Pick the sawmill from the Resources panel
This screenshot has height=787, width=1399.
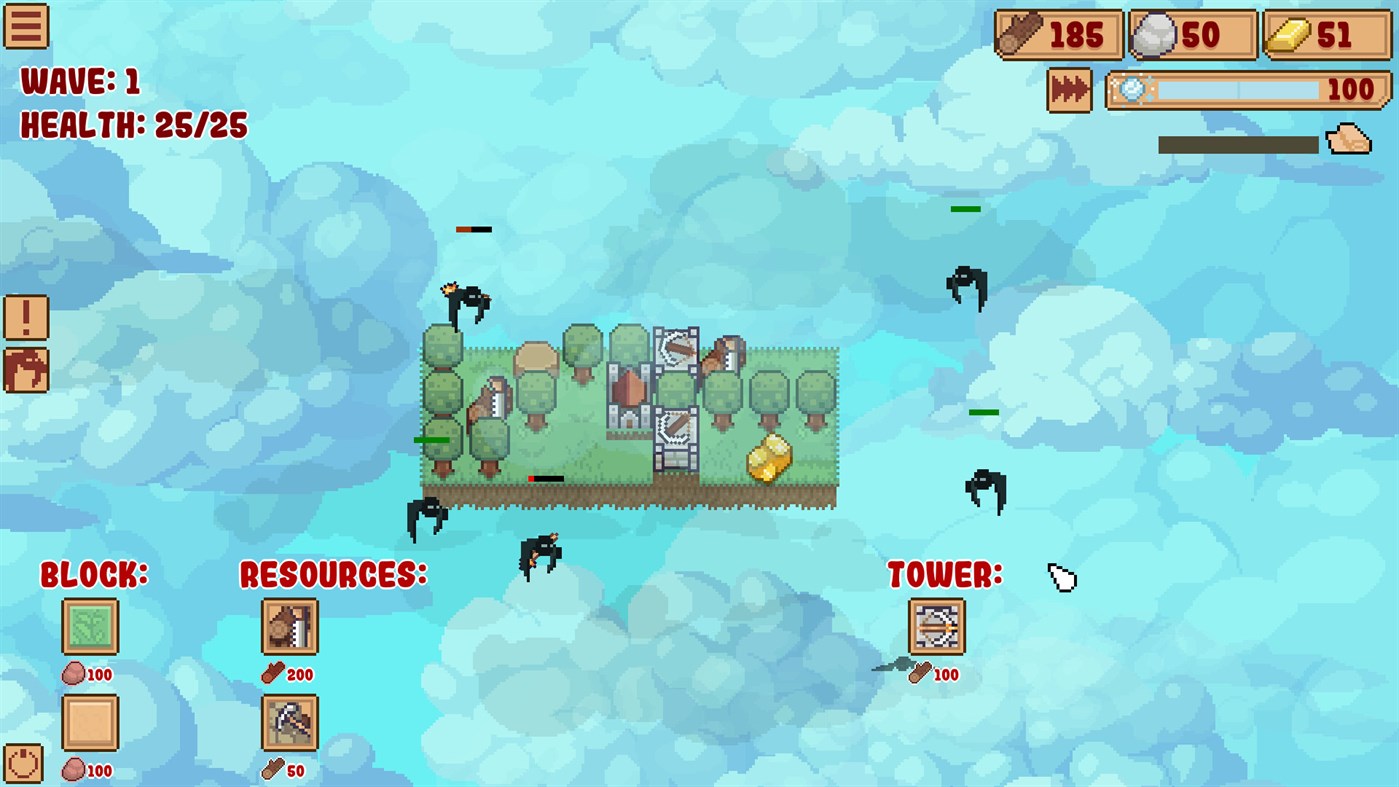289,626
